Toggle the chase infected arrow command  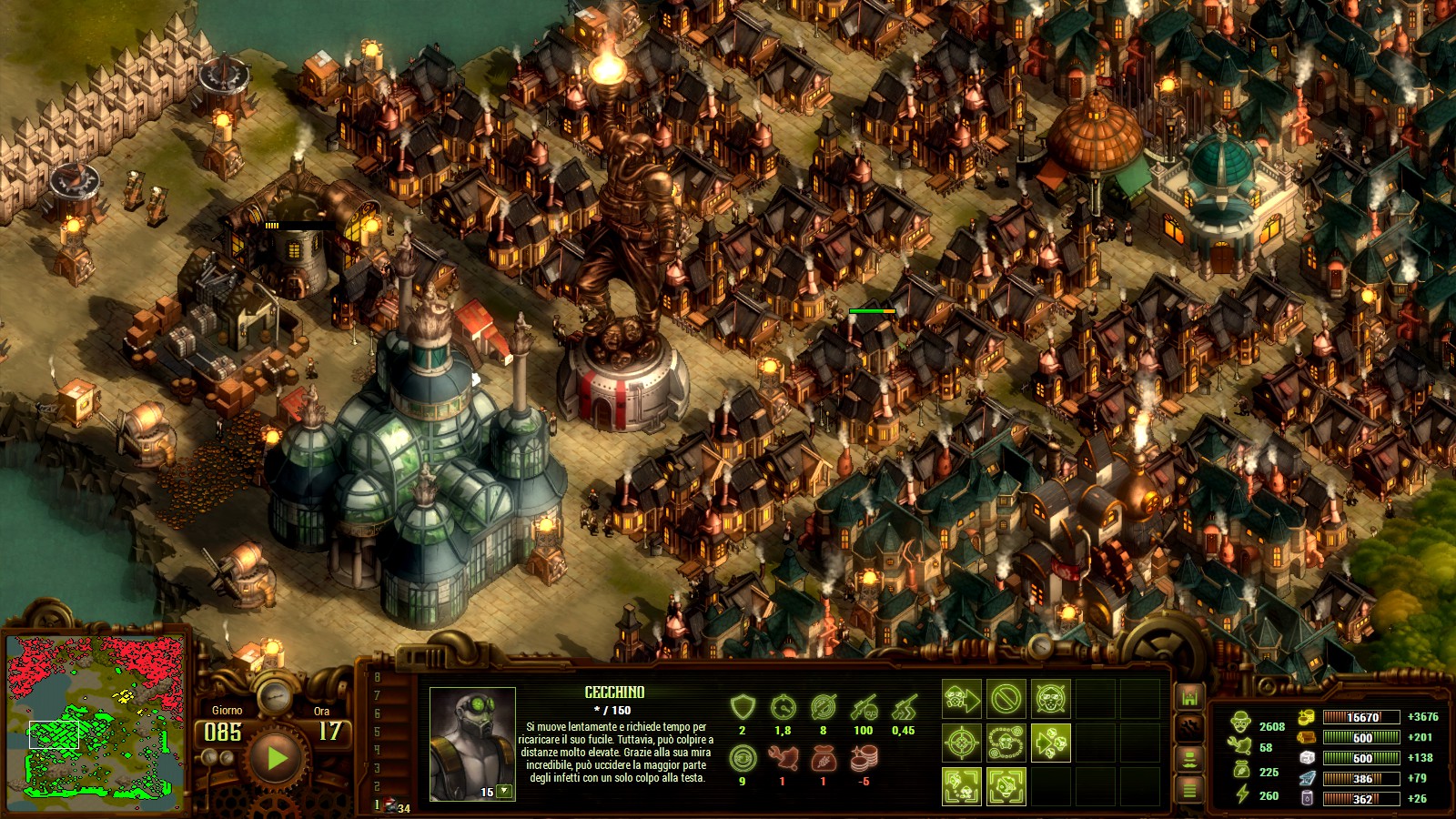tap(1050, 743)
